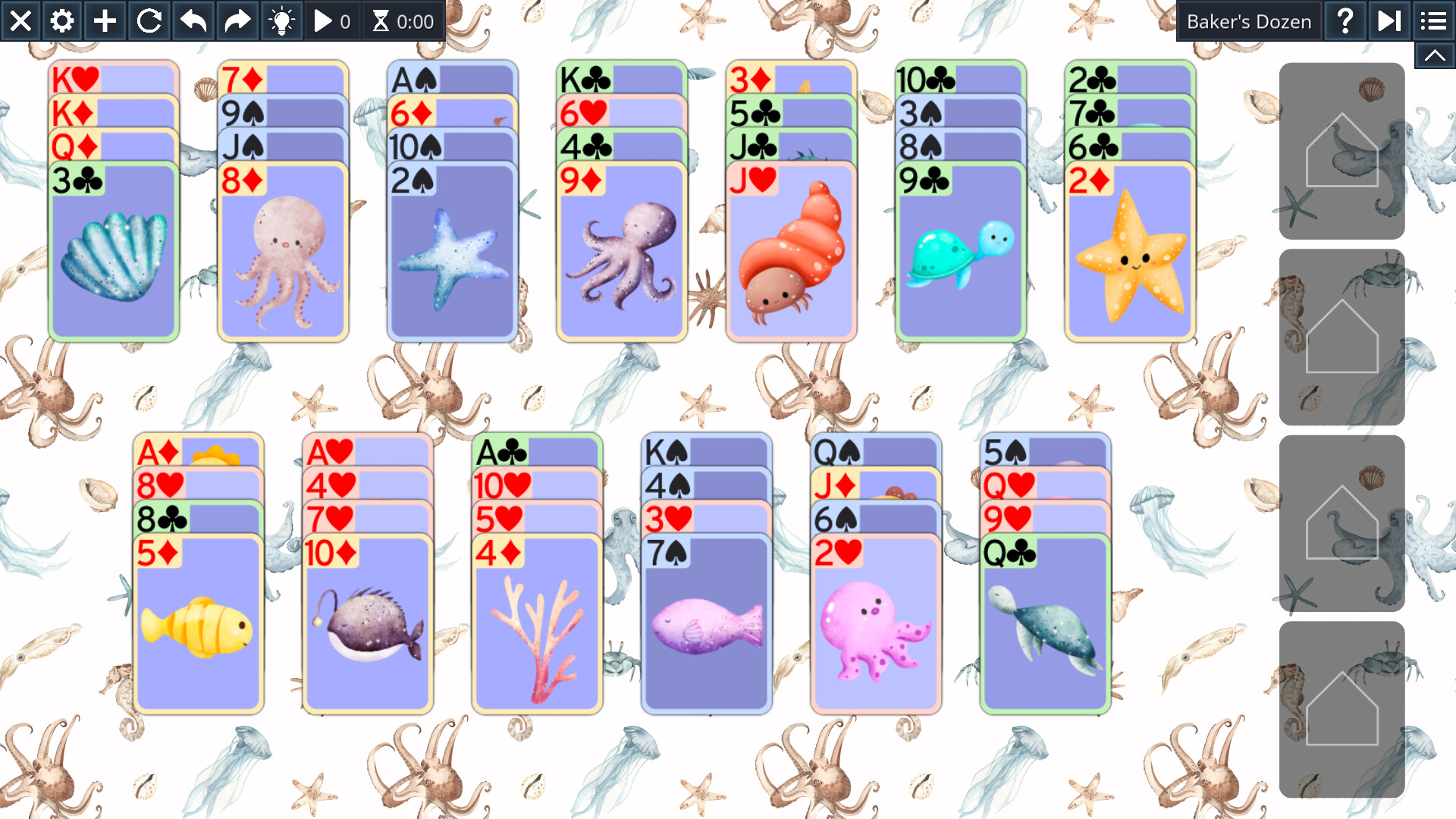Open the help question mark icon
1456x819 pixels.
point(1345,20)
